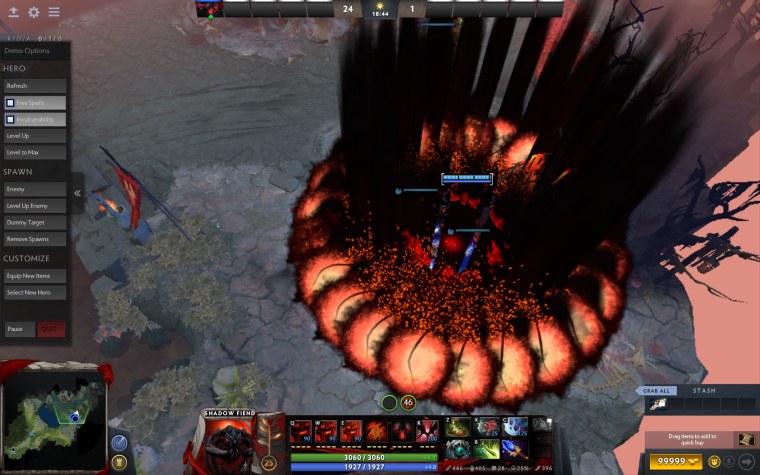Choose Remove Spawns
This screenshot has width=760, height=475.
point(35,239)
